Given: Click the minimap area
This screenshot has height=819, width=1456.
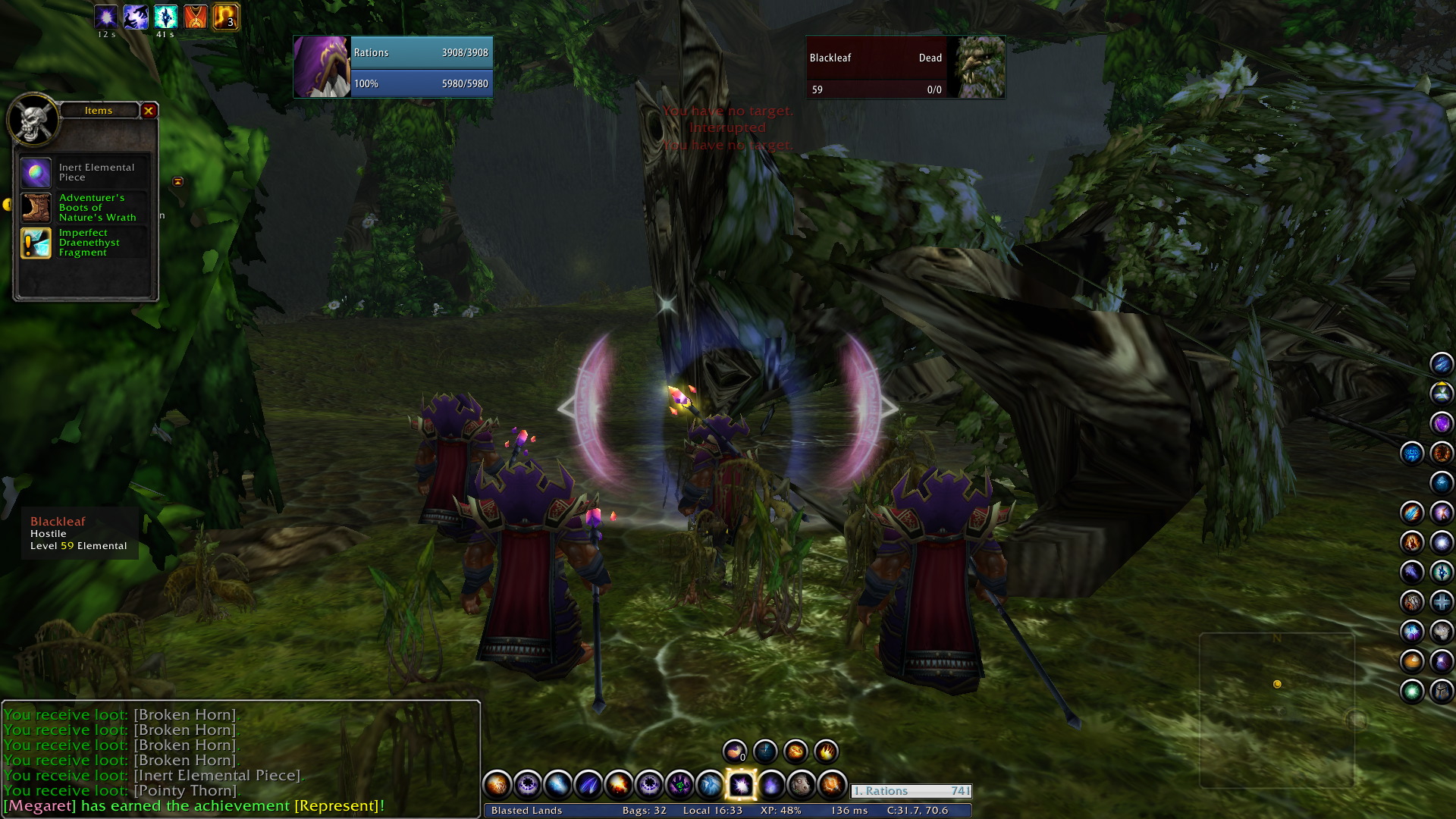Looking at the screenshot, I should (x=1277, y=710).
